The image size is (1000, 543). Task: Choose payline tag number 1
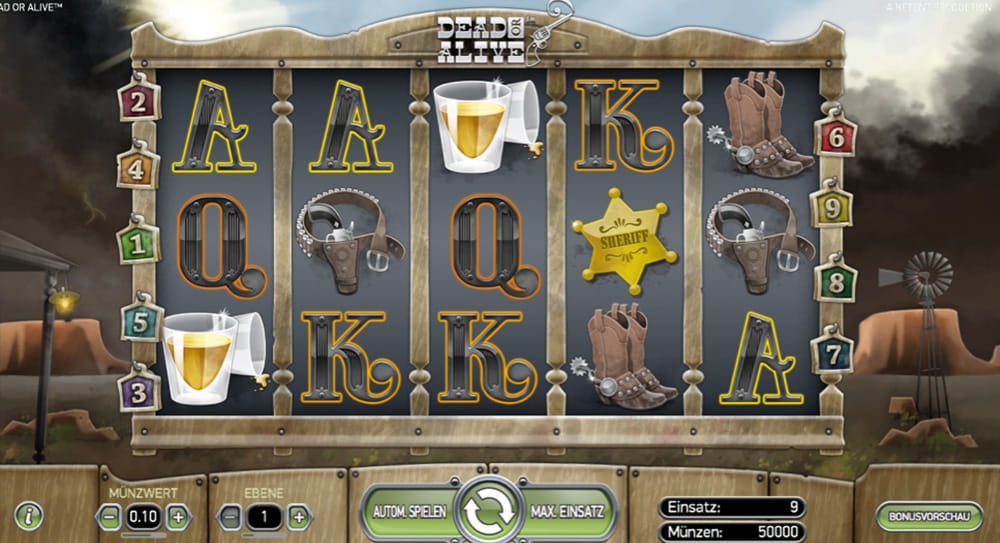click(x=138, y=243)
